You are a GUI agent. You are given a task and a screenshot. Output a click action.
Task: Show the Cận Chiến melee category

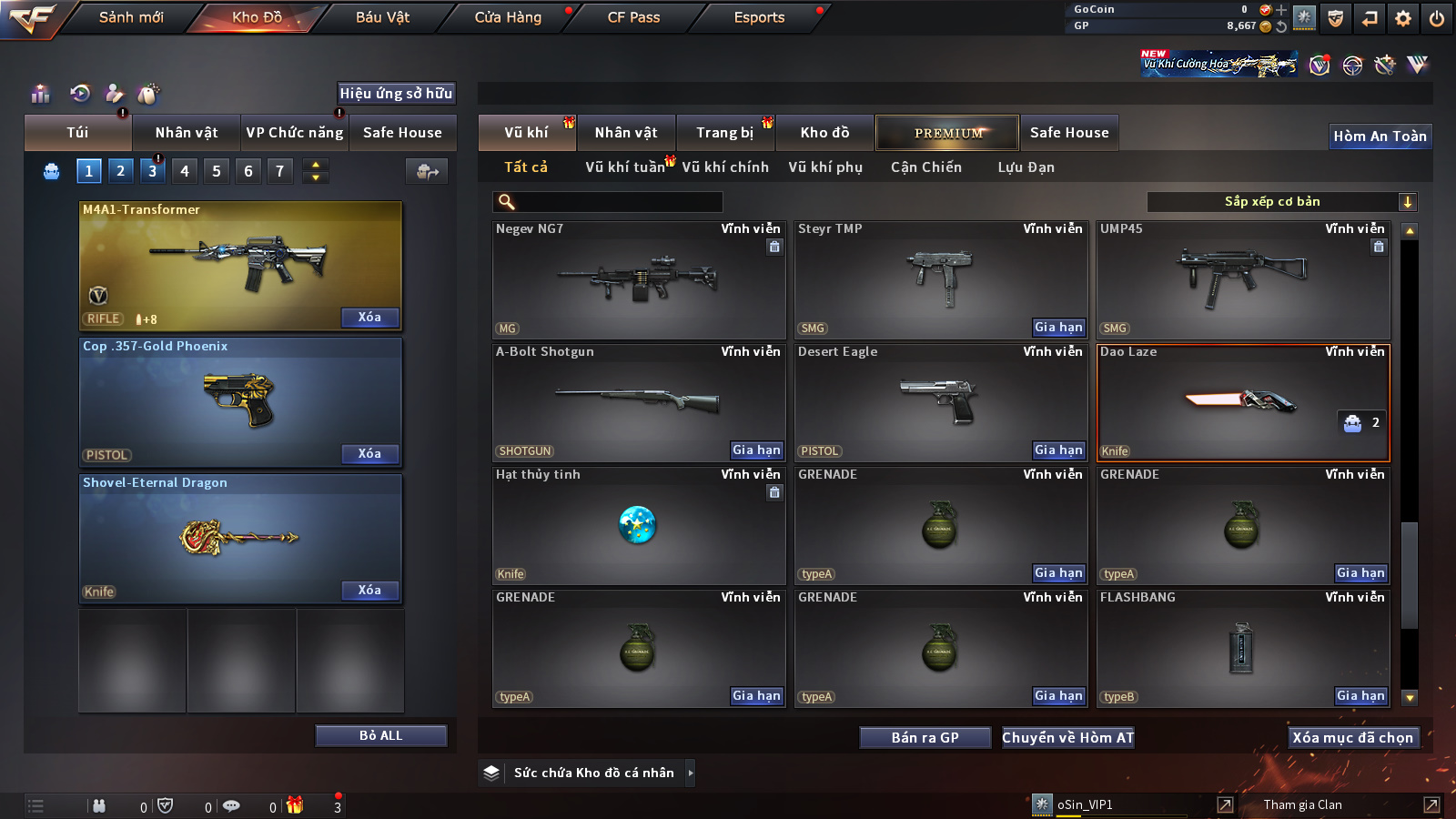925,167
